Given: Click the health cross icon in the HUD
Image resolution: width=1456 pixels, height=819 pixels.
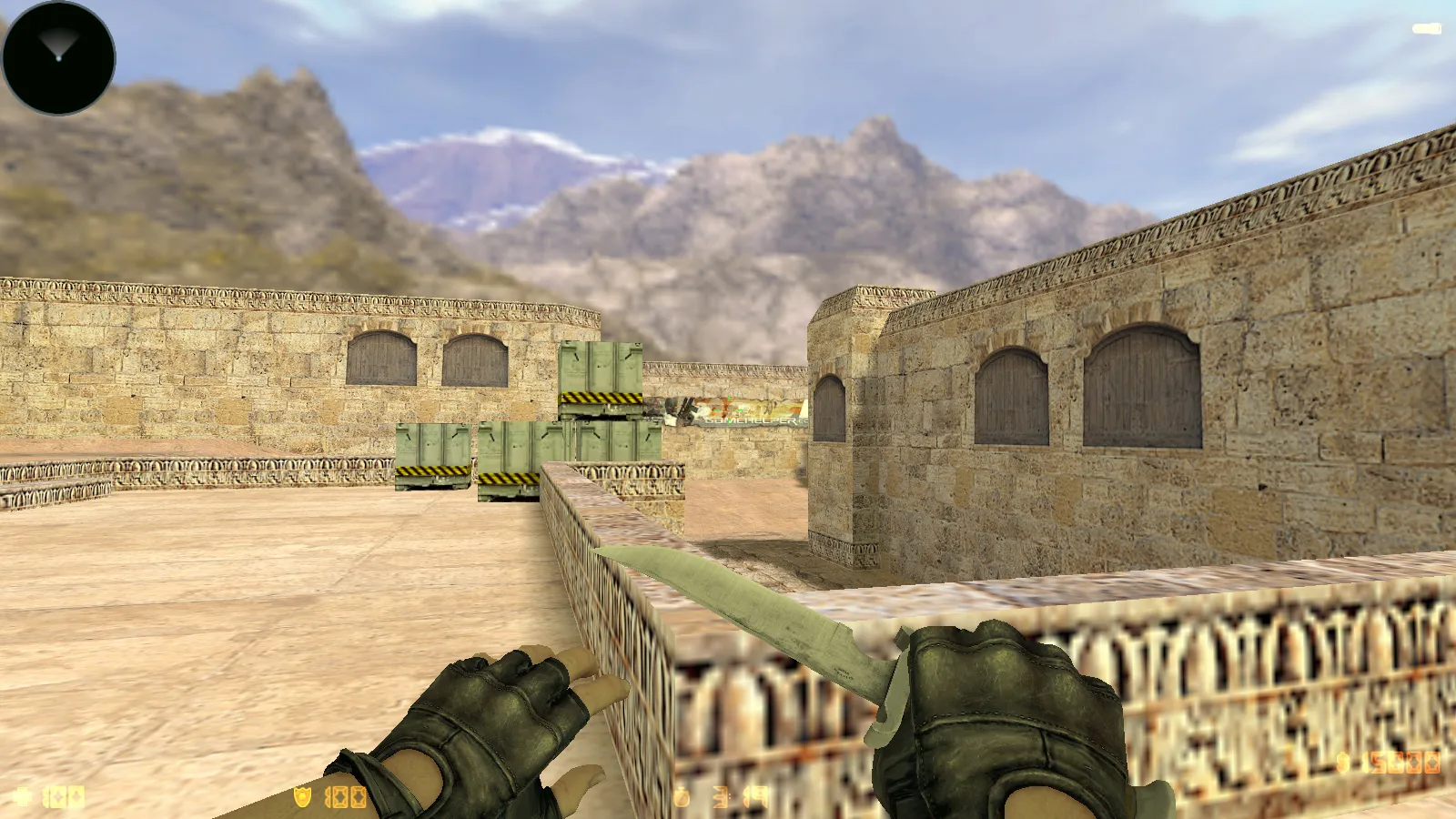Looking at the screenshot, I should (20, 794).
